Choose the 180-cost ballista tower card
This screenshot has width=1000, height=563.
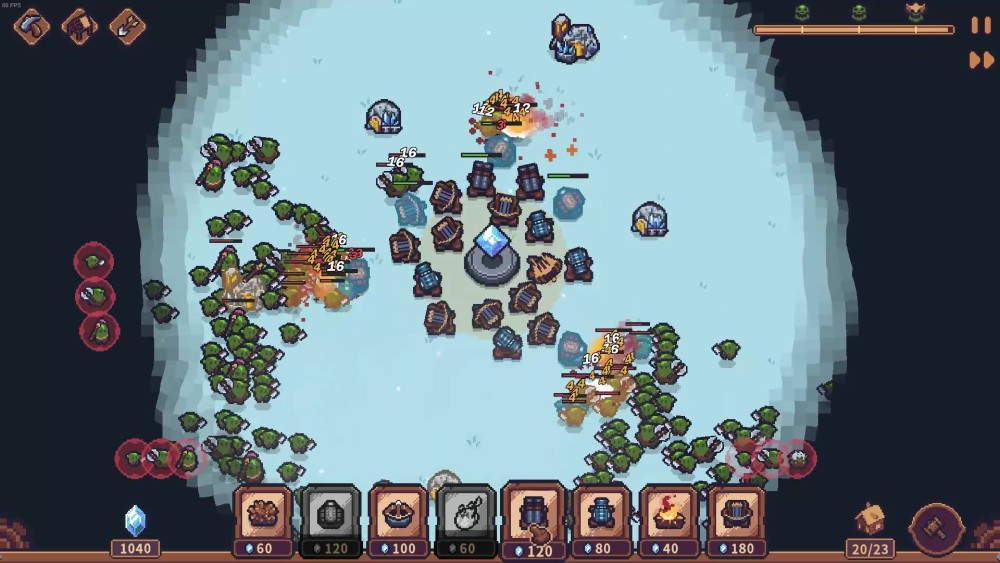pyautogui.click(x=736, y=515)
